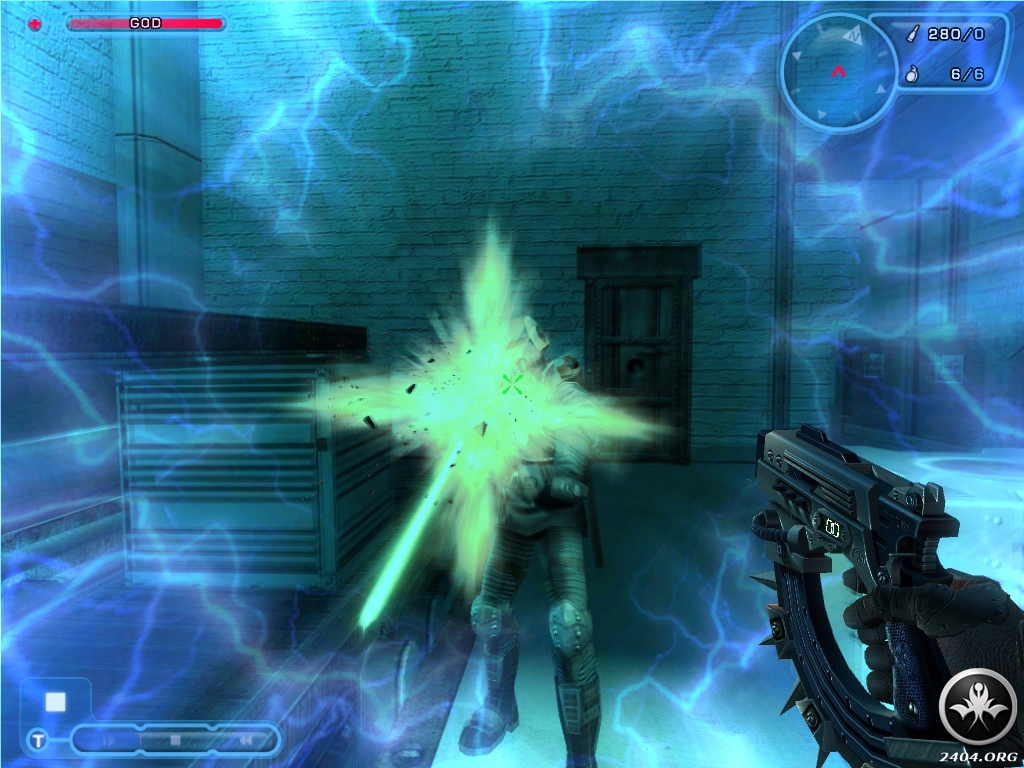This screenshot has height=768, width=1024.
Task: Click the circled T time-shift icon
Action: tap(37, 740)
